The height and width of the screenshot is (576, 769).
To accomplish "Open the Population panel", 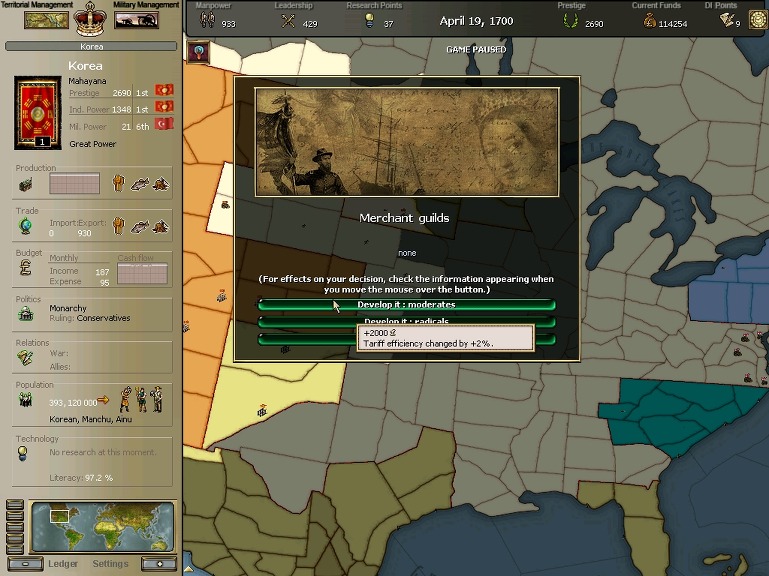I will (27, 399).
